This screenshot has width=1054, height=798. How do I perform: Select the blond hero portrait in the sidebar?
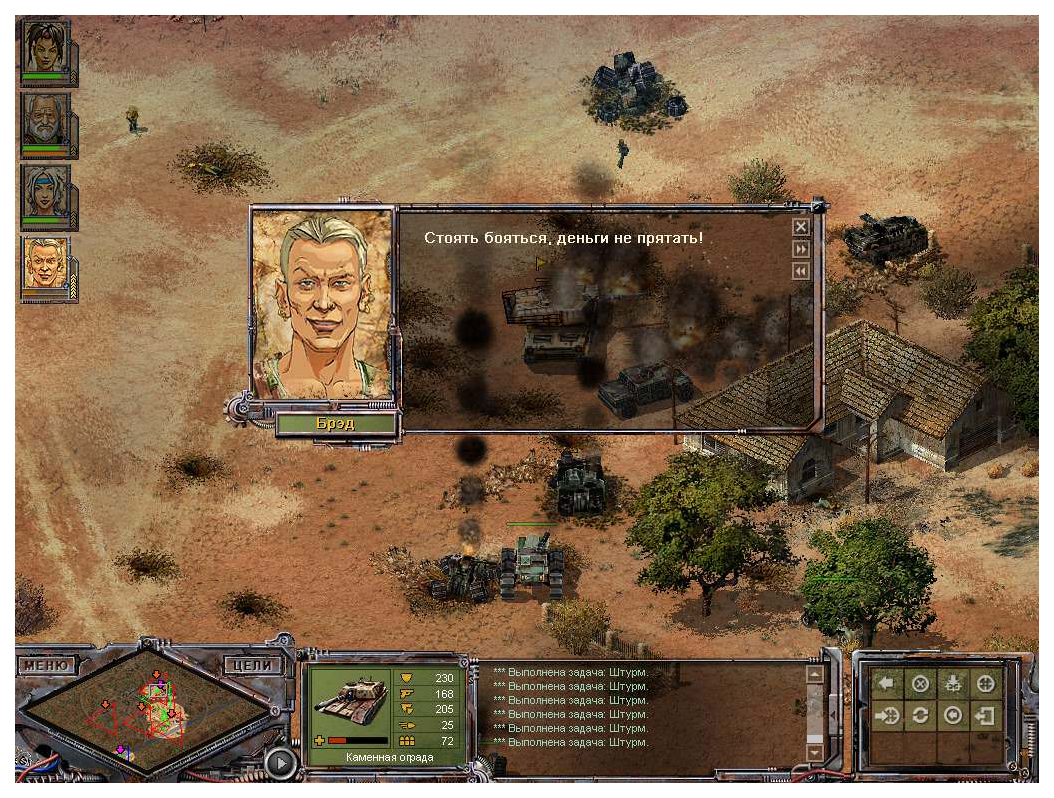45,265
